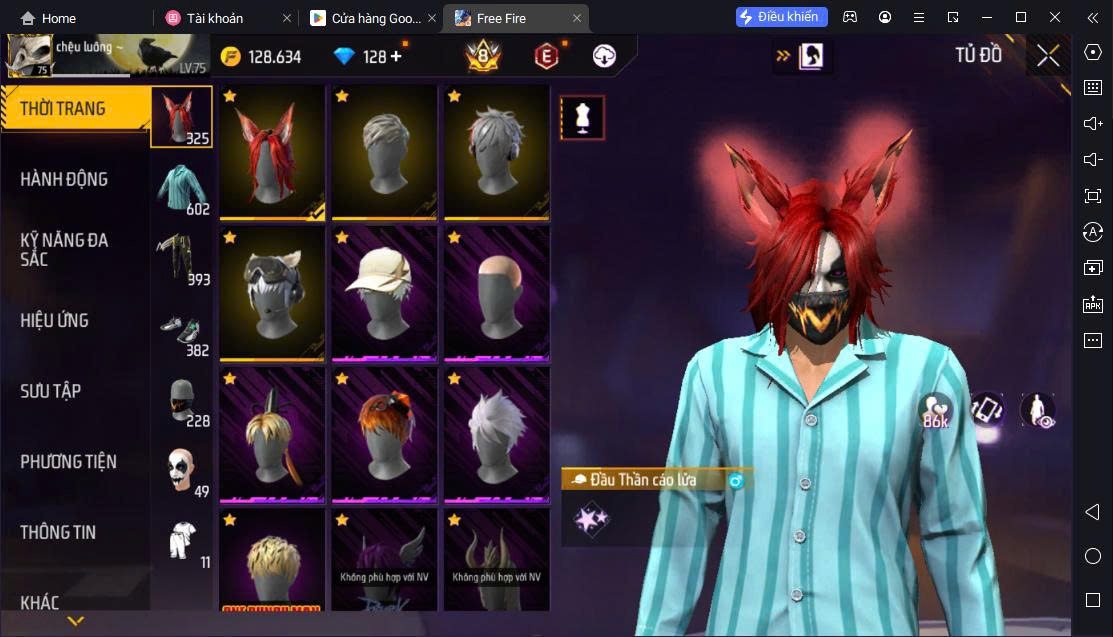Select the orange hair with goggles item
This screenshot has height=637, width=1113.
pos(384,434)
